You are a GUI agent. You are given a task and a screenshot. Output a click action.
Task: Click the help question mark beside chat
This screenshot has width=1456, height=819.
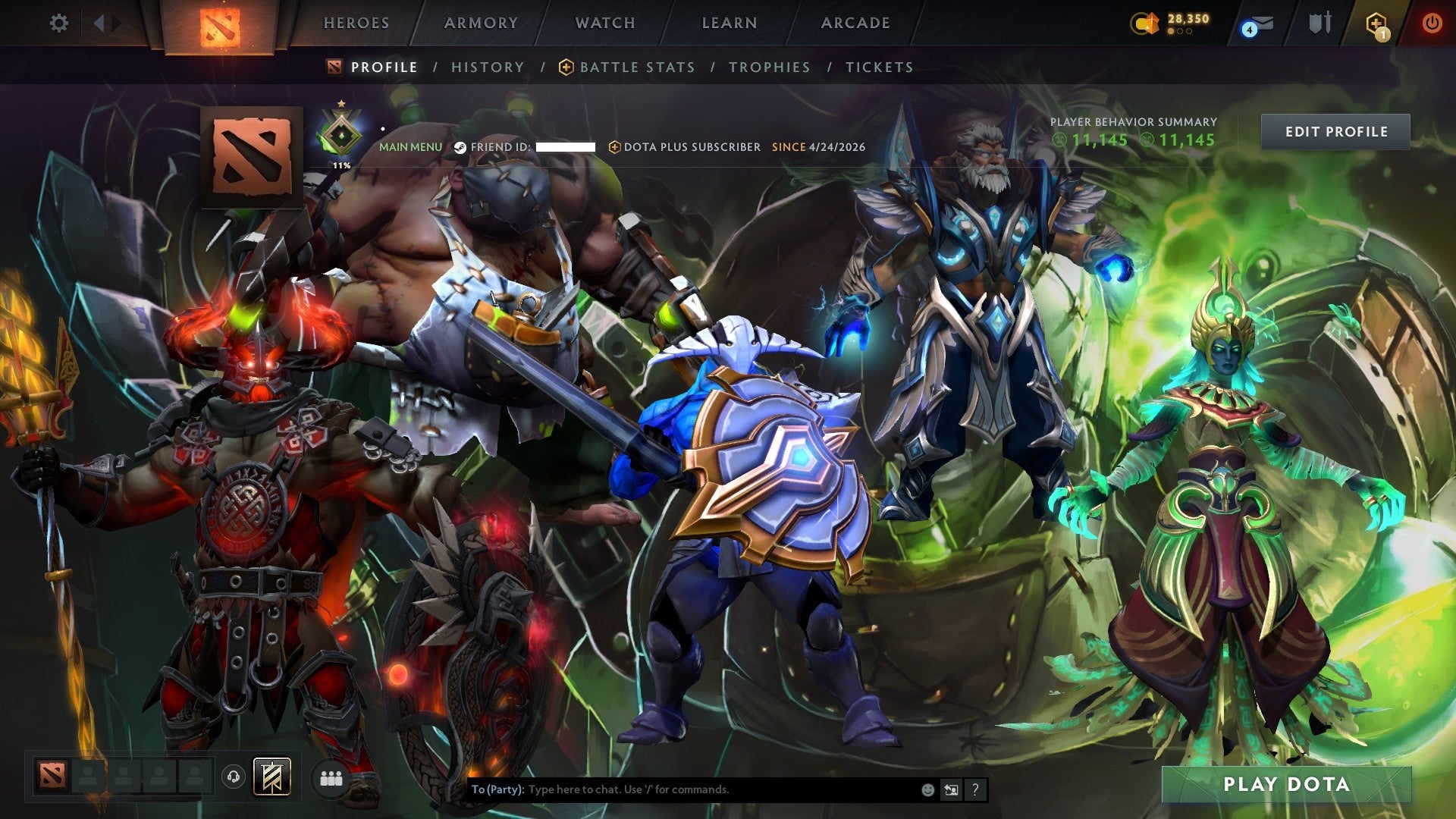[976, 789]
